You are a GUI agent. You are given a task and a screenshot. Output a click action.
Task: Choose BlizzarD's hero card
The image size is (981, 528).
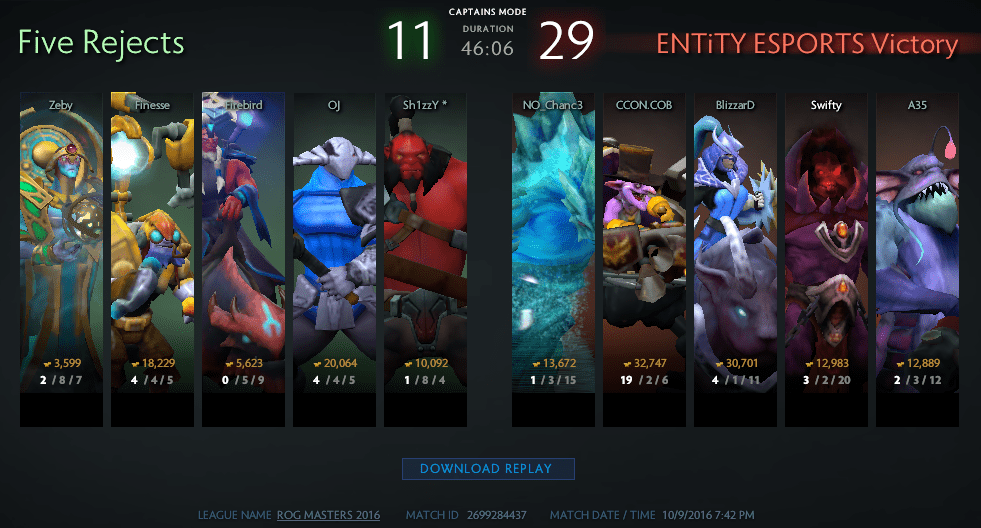pos(735,240)
